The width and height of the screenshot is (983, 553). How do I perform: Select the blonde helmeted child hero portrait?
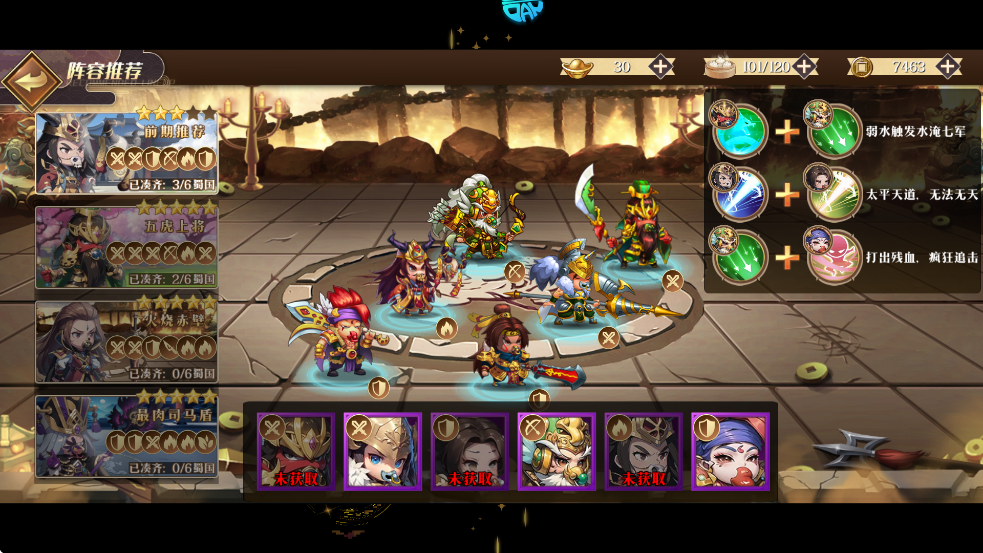(383, 452)
